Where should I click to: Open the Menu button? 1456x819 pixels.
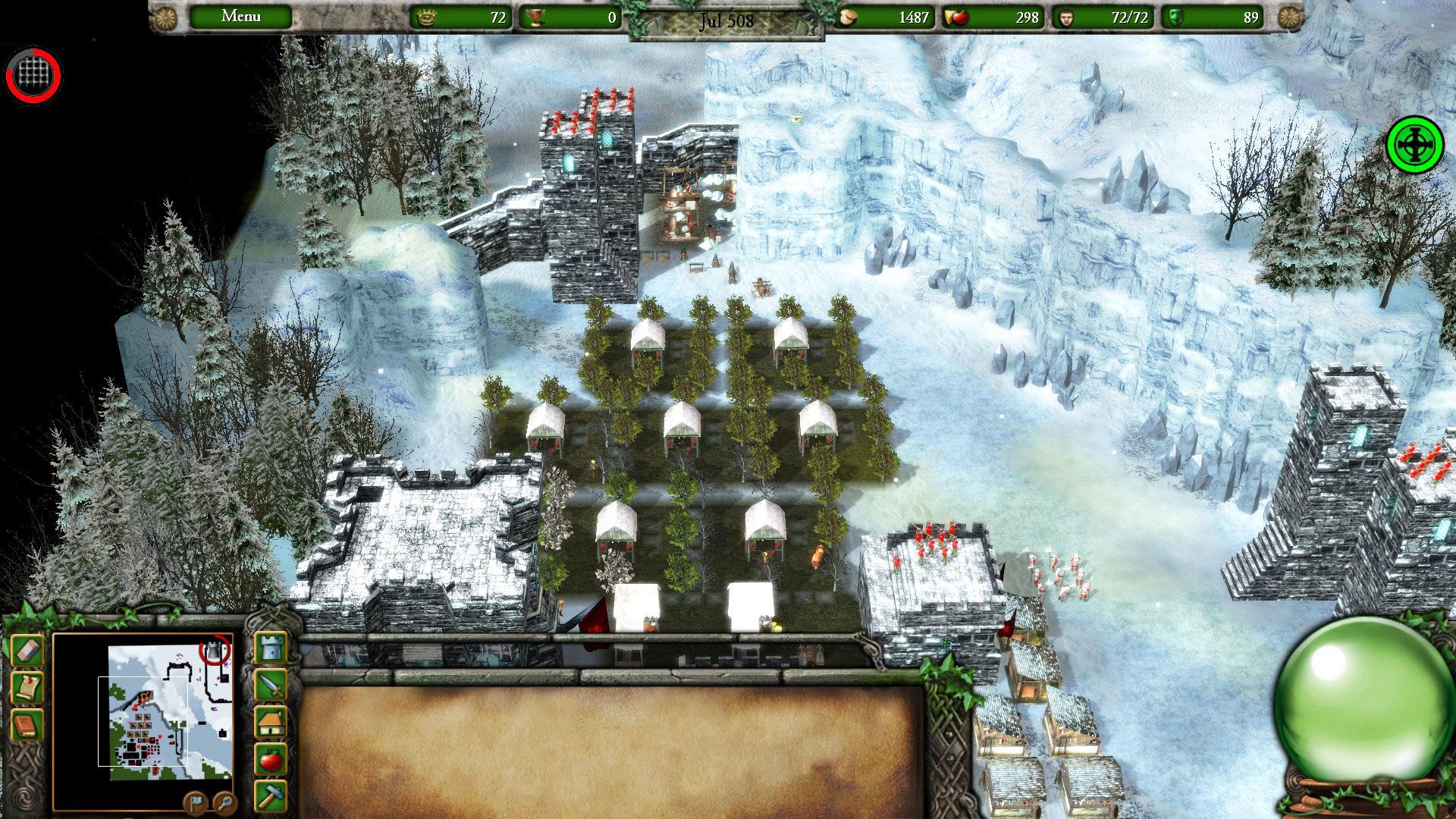click(x=240, y=17)
